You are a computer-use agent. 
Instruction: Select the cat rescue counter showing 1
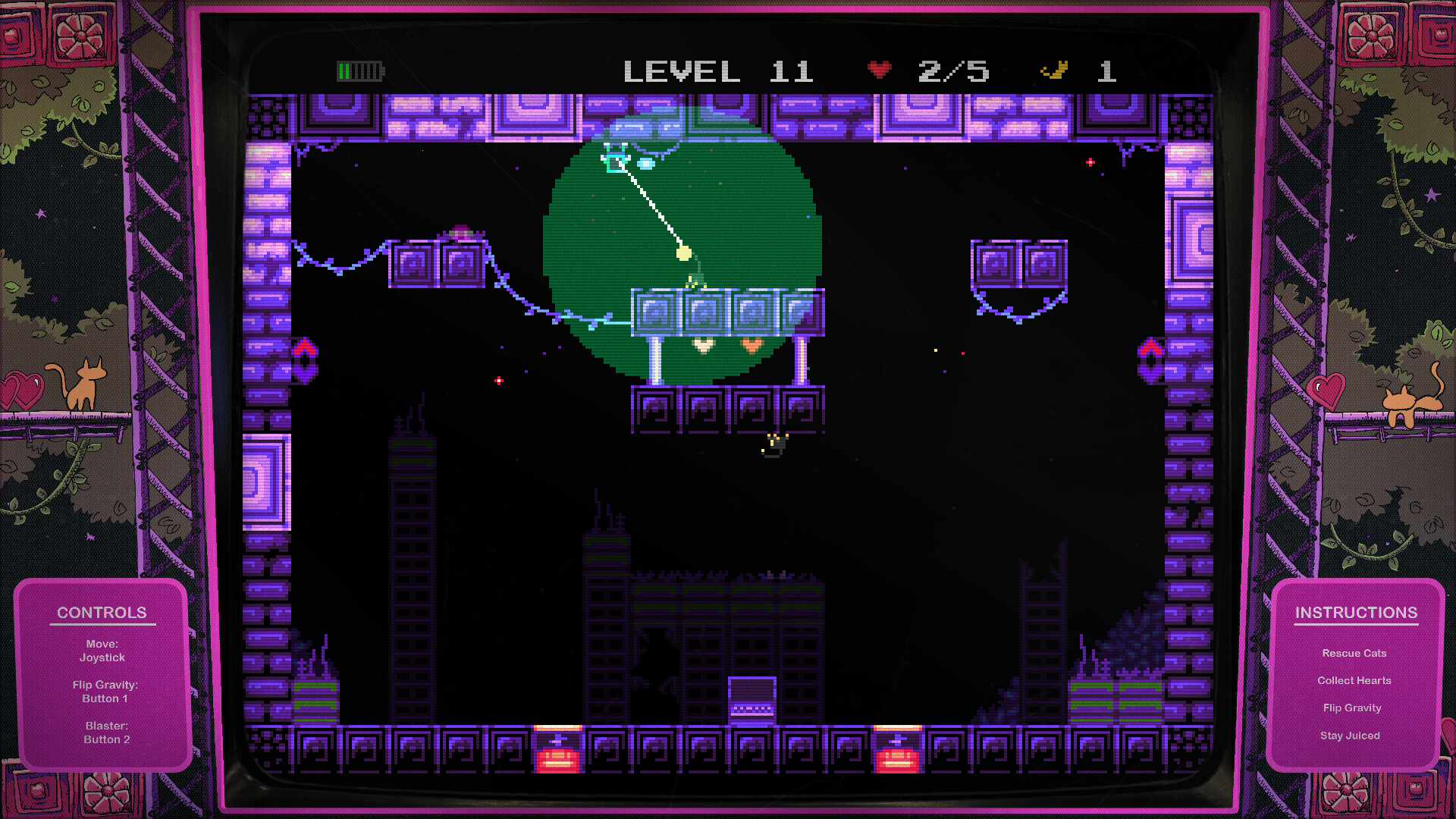tap(1106, 70)
